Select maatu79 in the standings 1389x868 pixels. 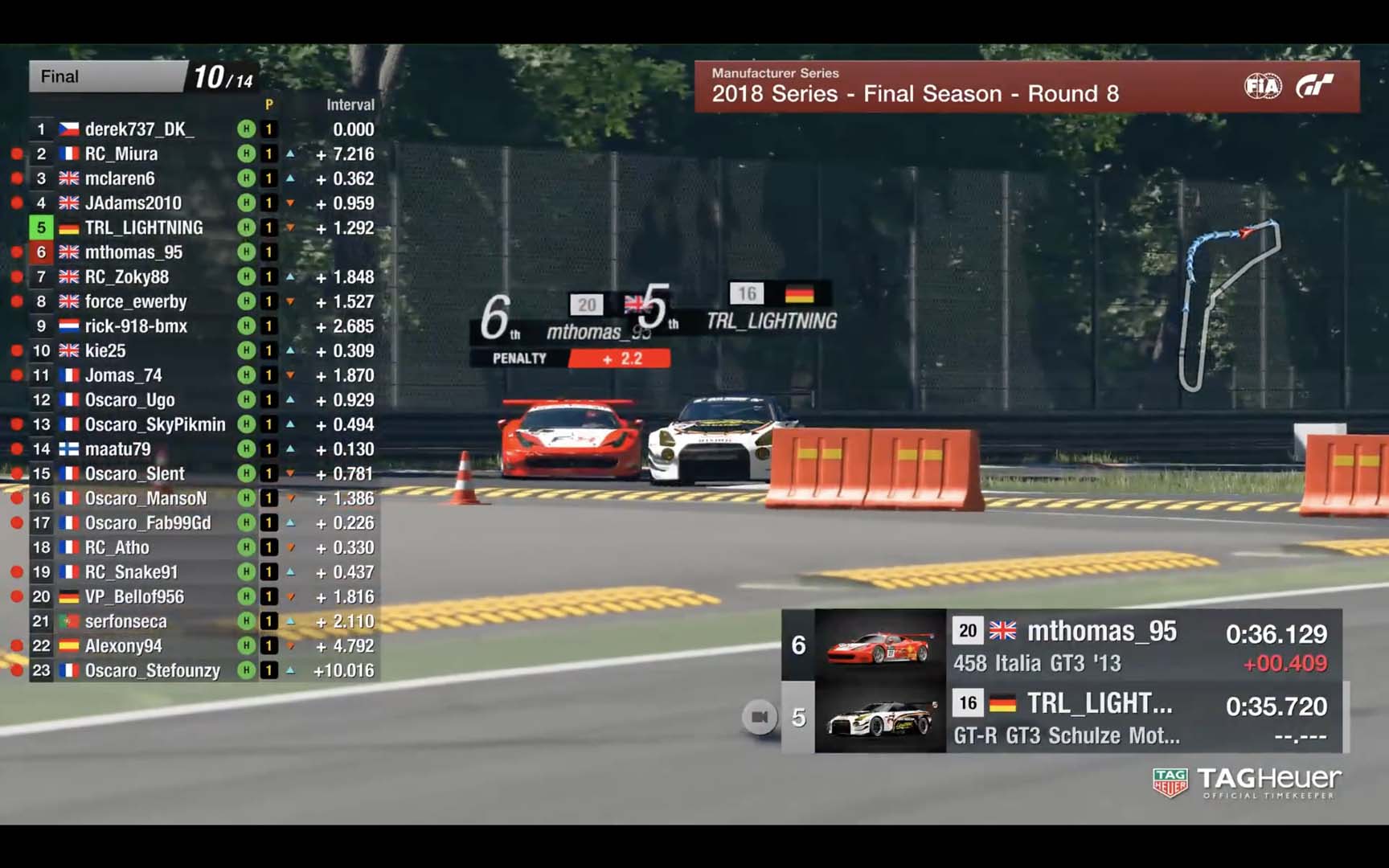pos(117,449)
